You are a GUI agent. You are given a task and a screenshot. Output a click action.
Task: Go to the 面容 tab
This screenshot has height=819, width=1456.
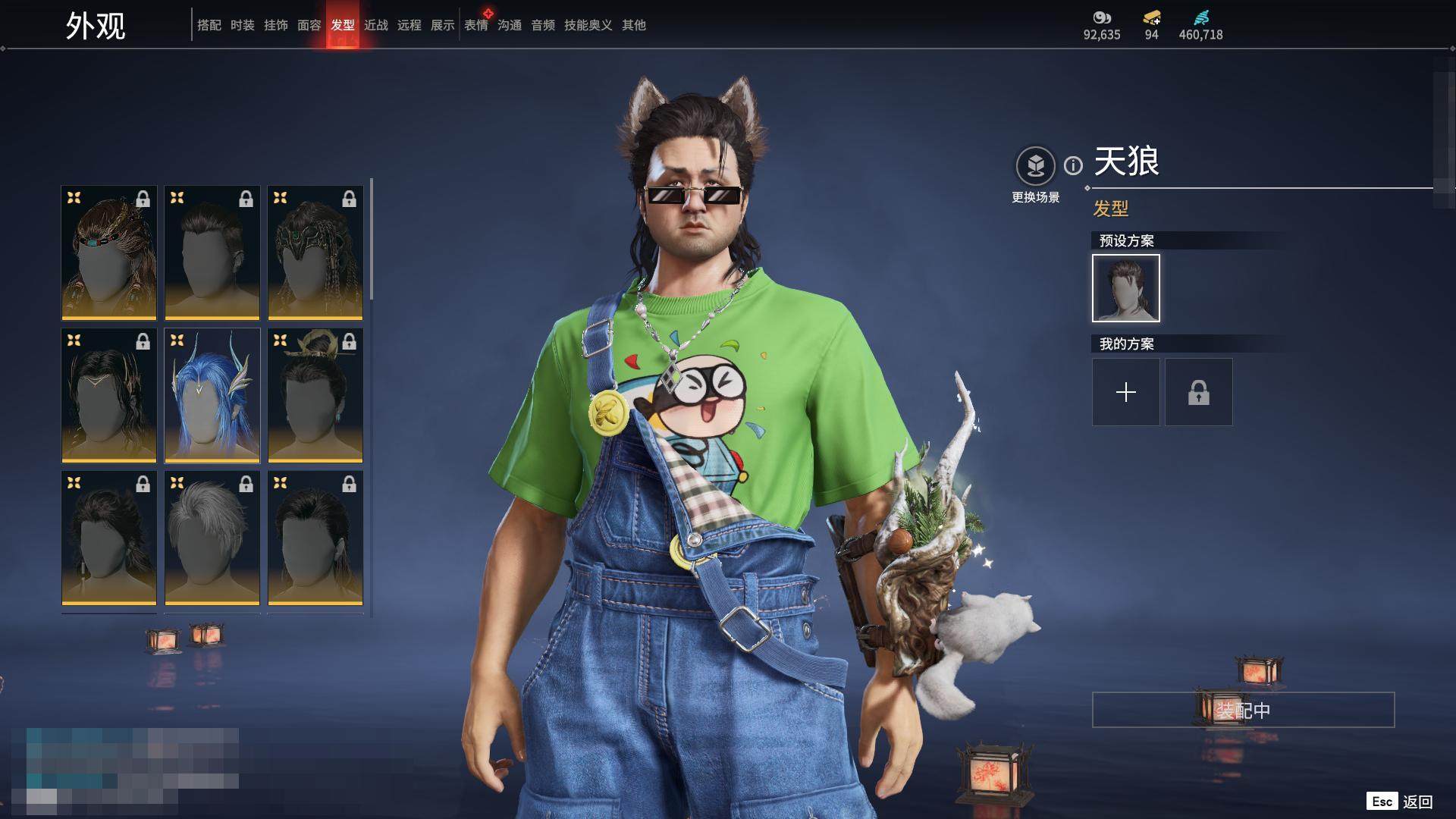tap(309, 25)
